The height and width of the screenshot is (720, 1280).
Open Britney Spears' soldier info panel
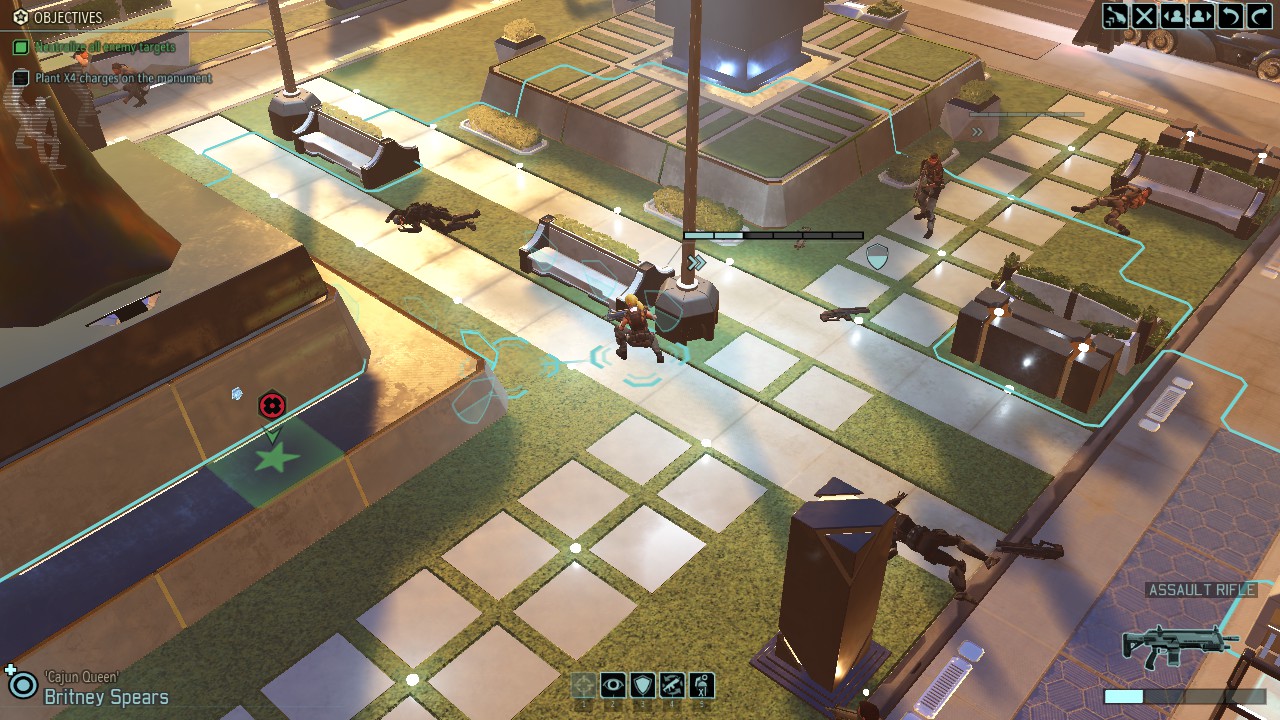coord(105,697)
